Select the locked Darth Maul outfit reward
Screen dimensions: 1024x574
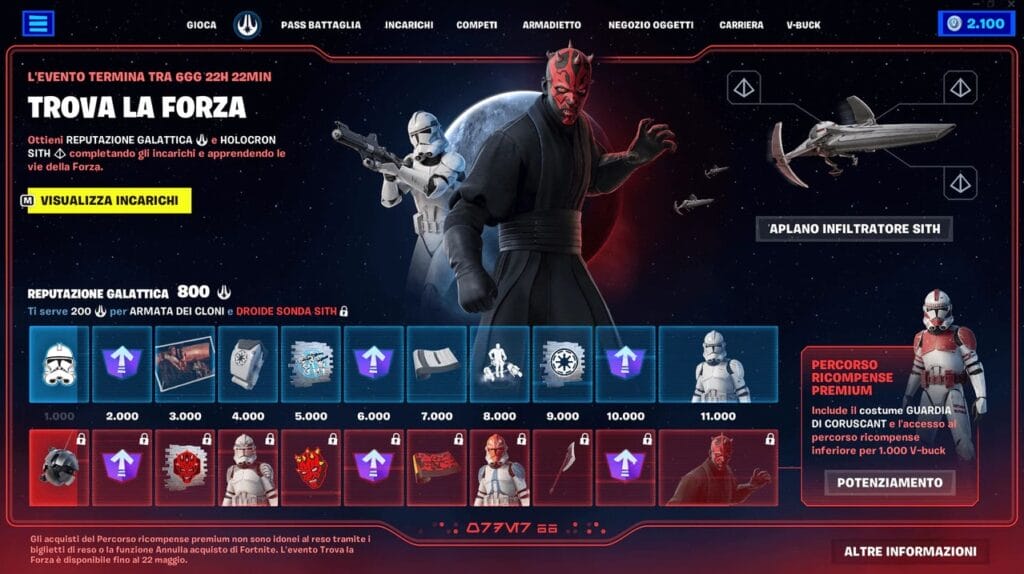pyautogui.click(x=718, y=468)
